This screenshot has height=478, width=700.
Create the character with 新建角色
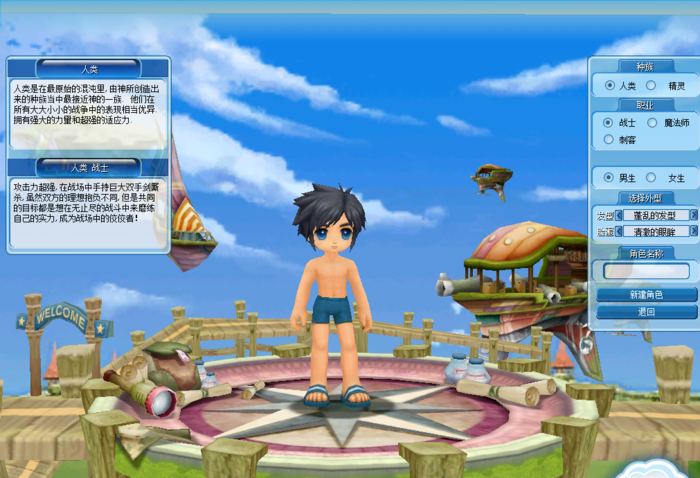tap(646, 295)
